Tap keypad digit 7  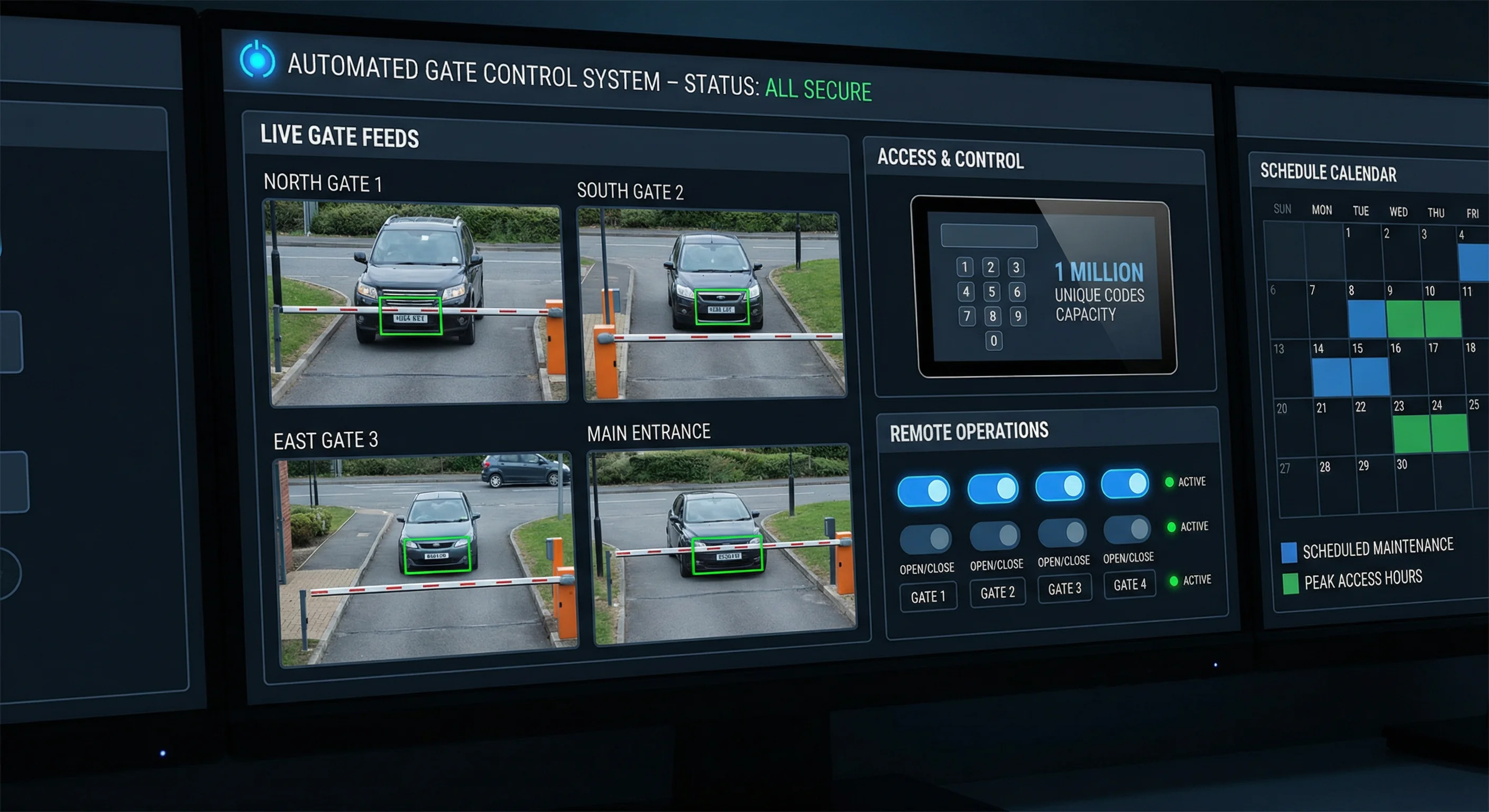pos(967,316)
